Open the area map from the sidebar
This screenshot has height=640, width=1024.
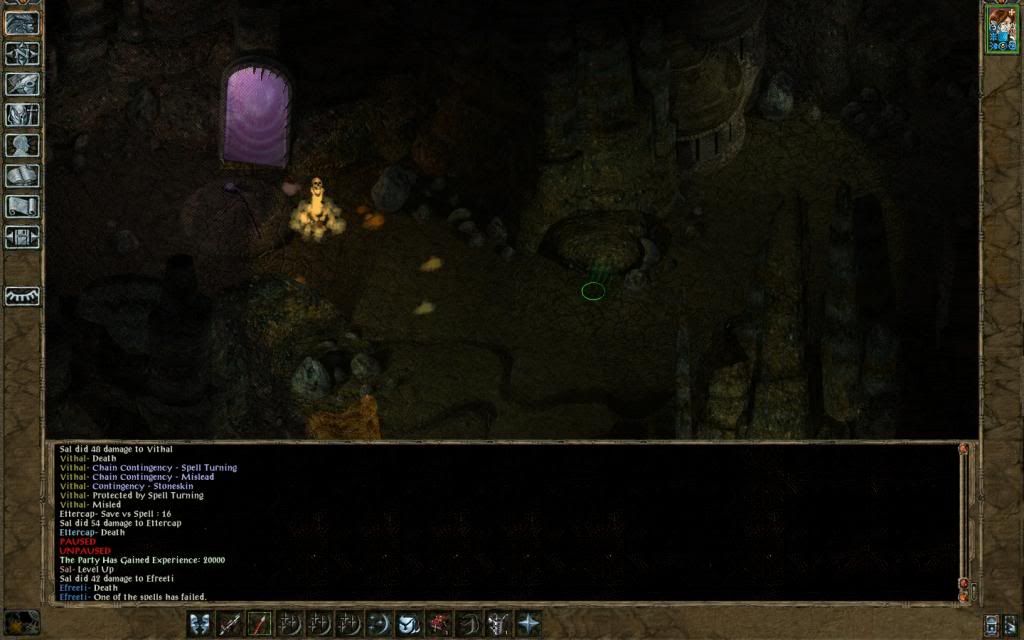point(23,53)
